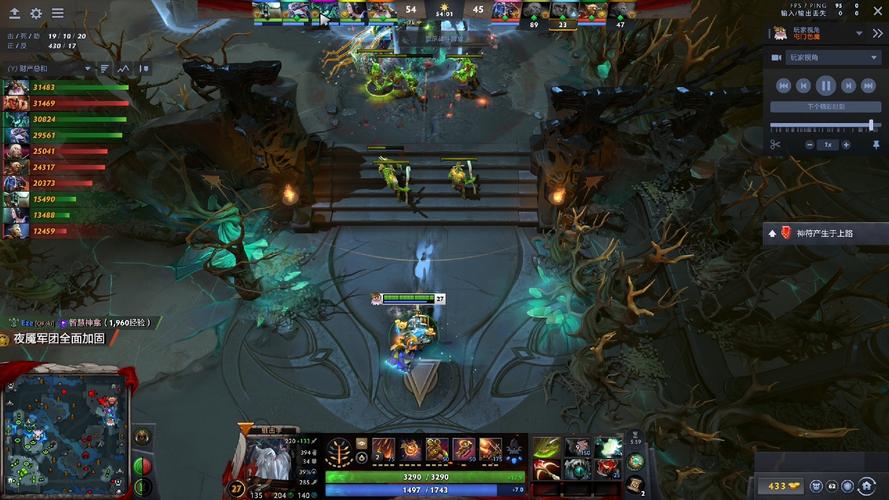Click the next highlight button
889x500 pixels.
826,106
